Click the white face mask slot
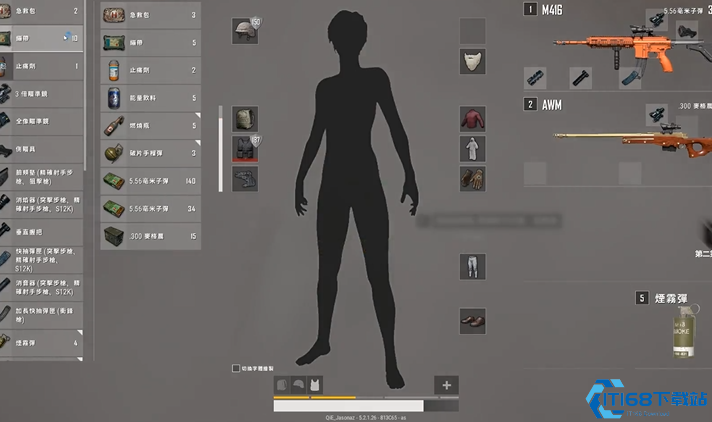The image size is (712, 422). [472, 62]
